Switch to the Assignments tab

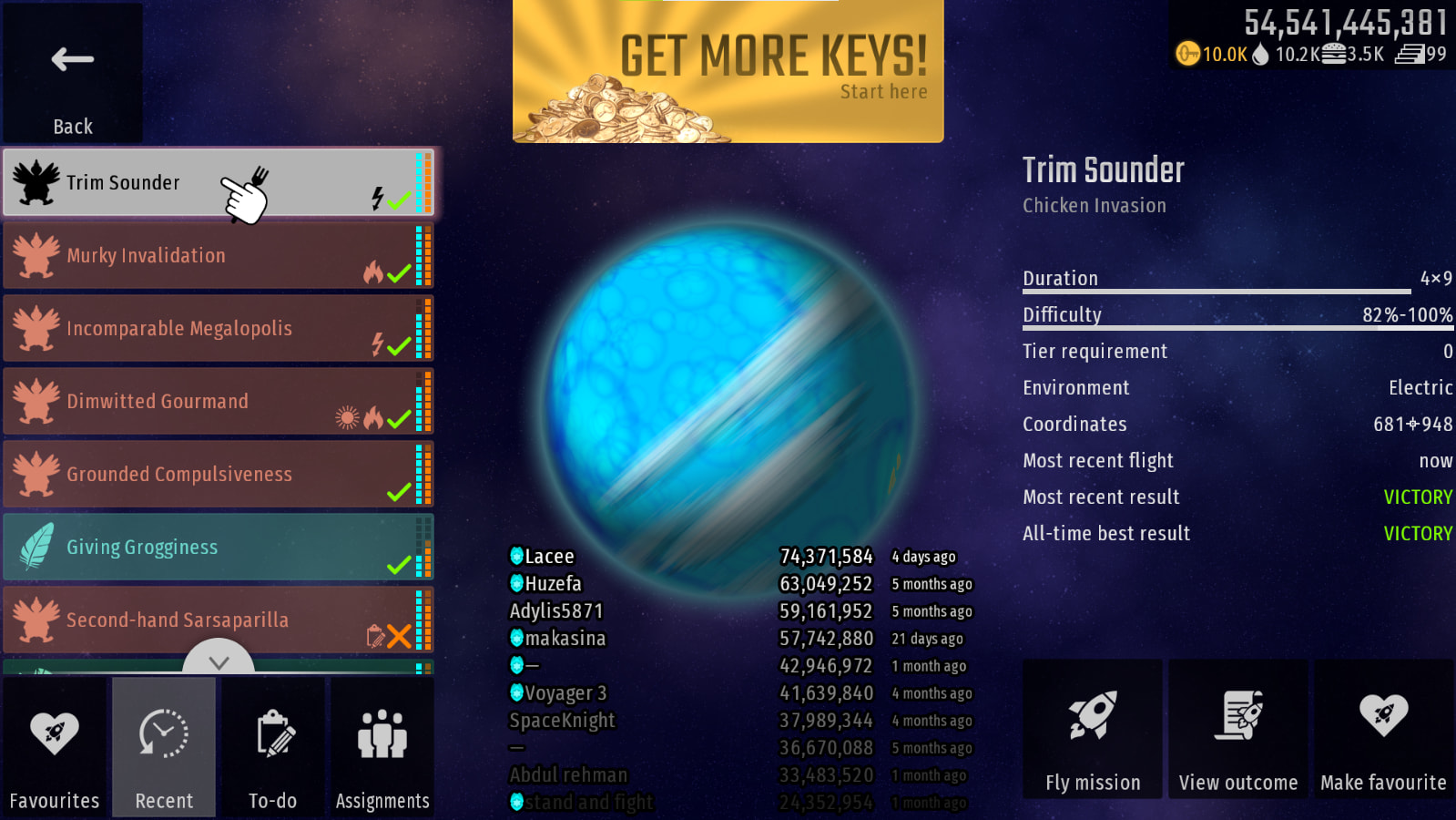coord(382,747)
